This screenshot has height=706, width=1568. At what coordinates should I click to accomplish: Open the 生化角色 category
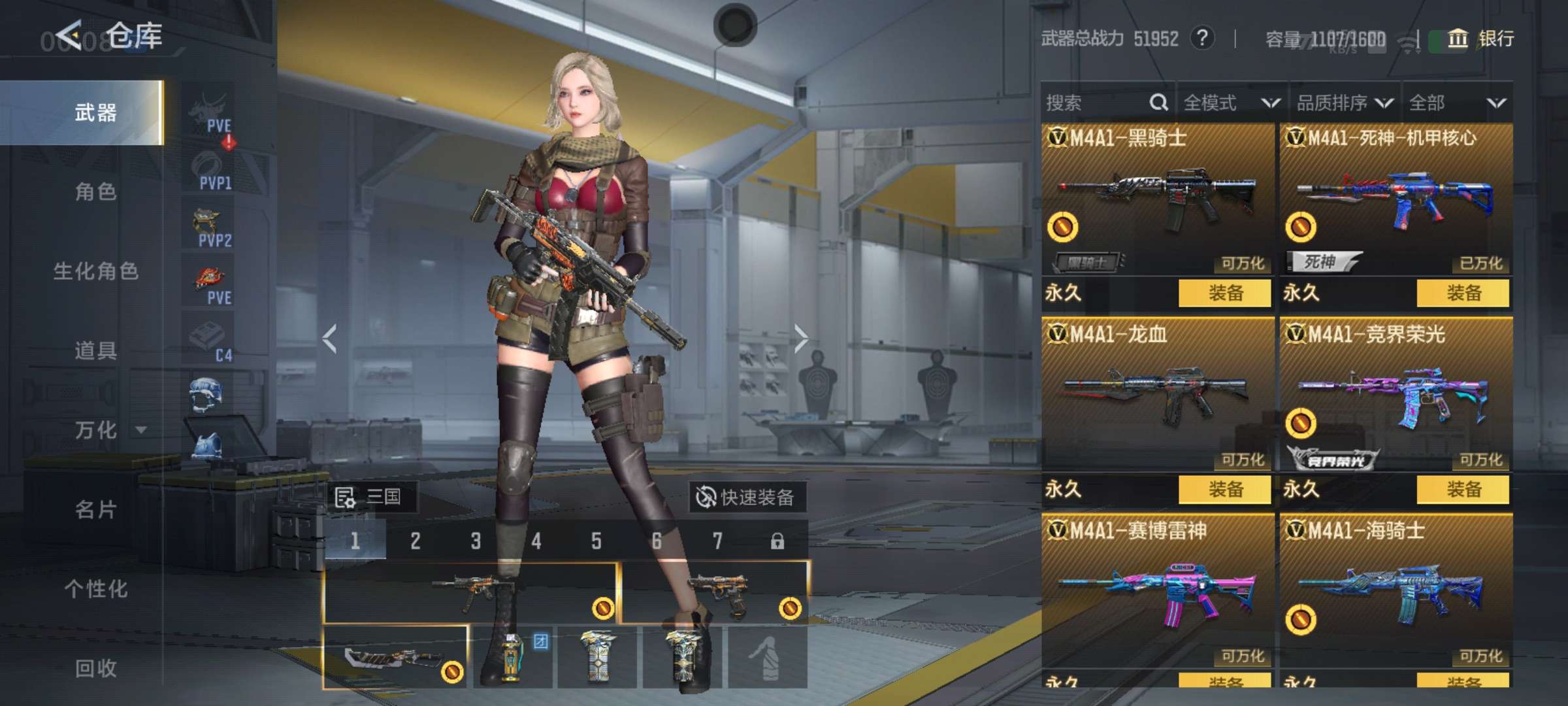pos(95,271)
